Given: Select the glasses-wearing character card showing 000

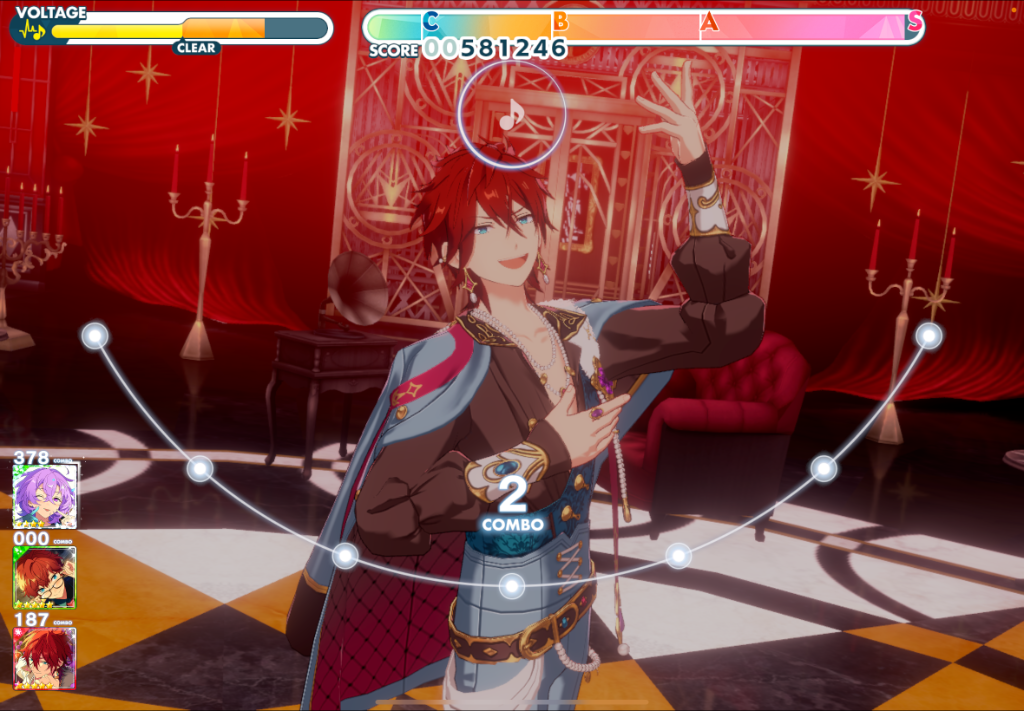Looking at the screenshot, I should pos(45,577).
